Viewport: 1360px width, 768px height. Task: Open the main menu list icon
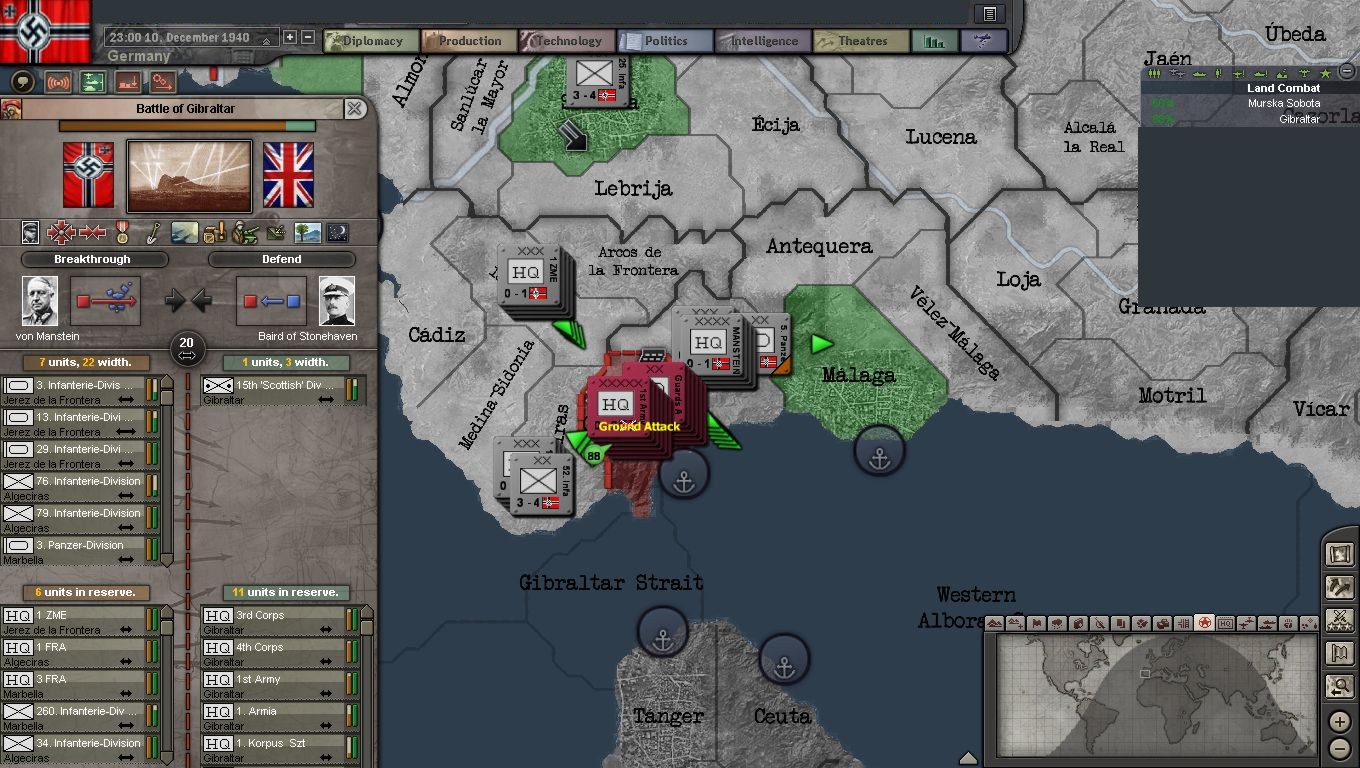990,13
